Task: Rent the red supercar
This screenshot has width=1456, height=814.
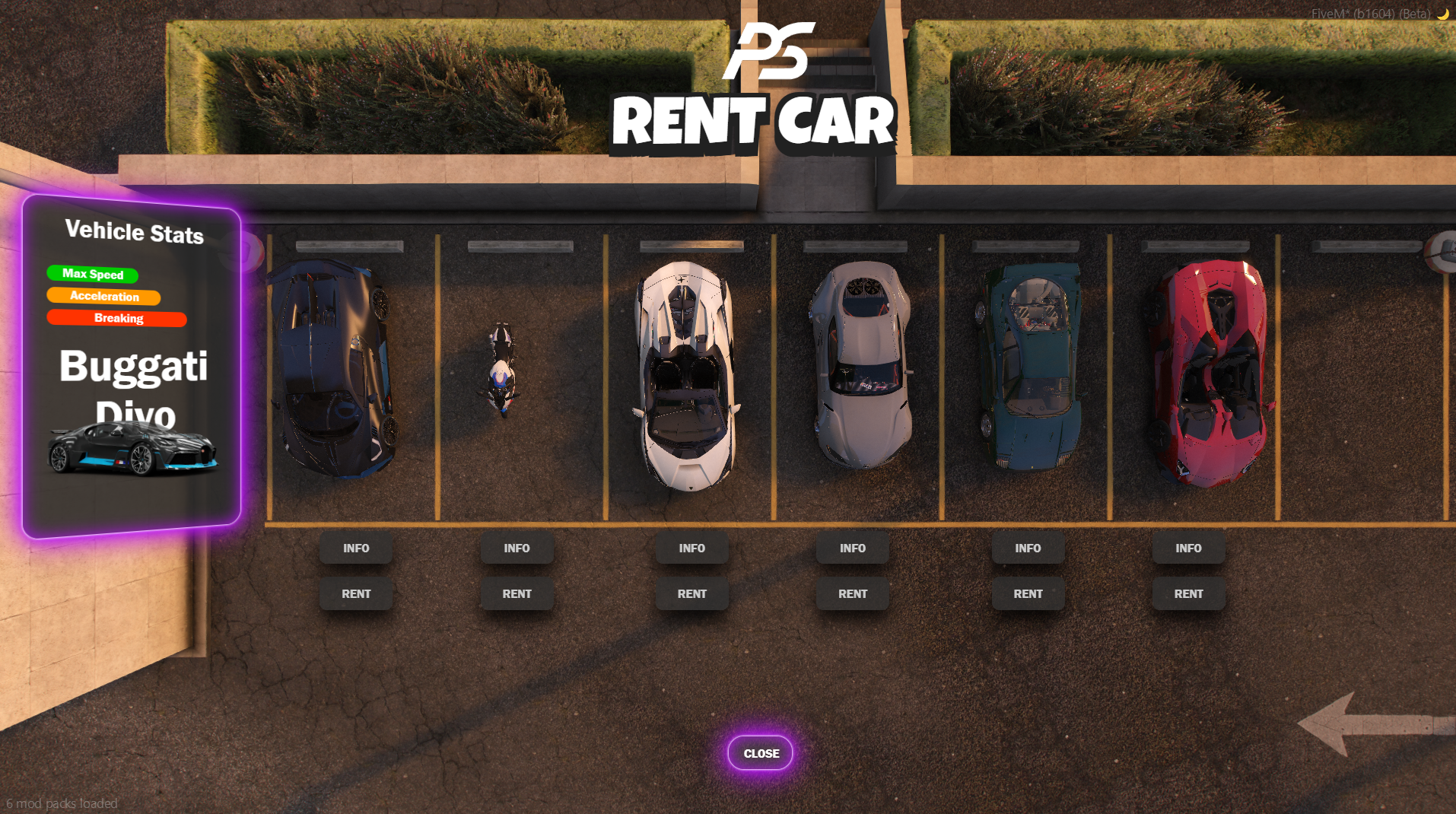Action: pyautogui.click(x=1188, y=594)
